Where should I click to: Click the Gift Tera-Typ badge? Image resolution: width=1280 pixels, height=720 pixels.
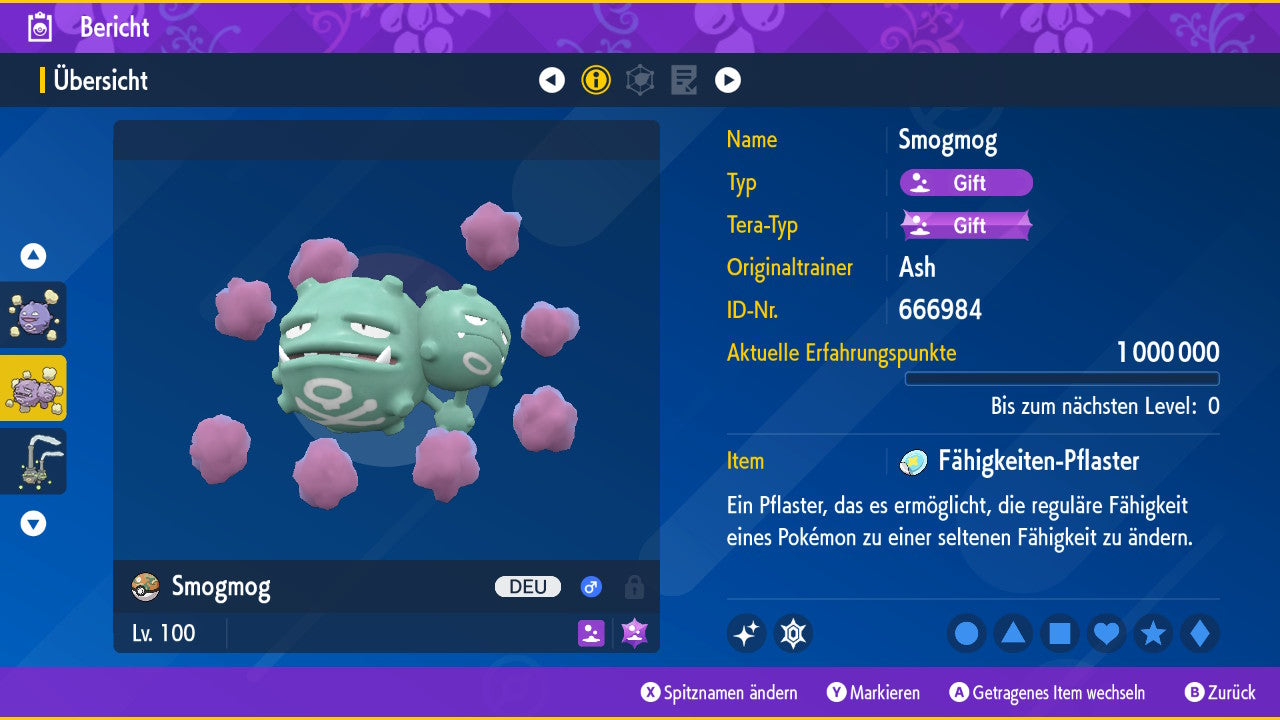(966, 225)
